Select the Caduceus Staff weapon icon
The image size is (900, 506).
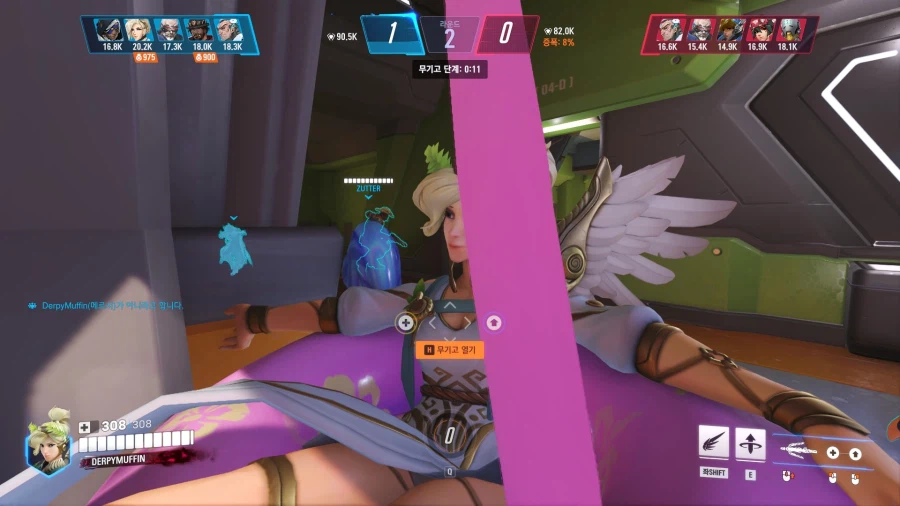point(796,450)
